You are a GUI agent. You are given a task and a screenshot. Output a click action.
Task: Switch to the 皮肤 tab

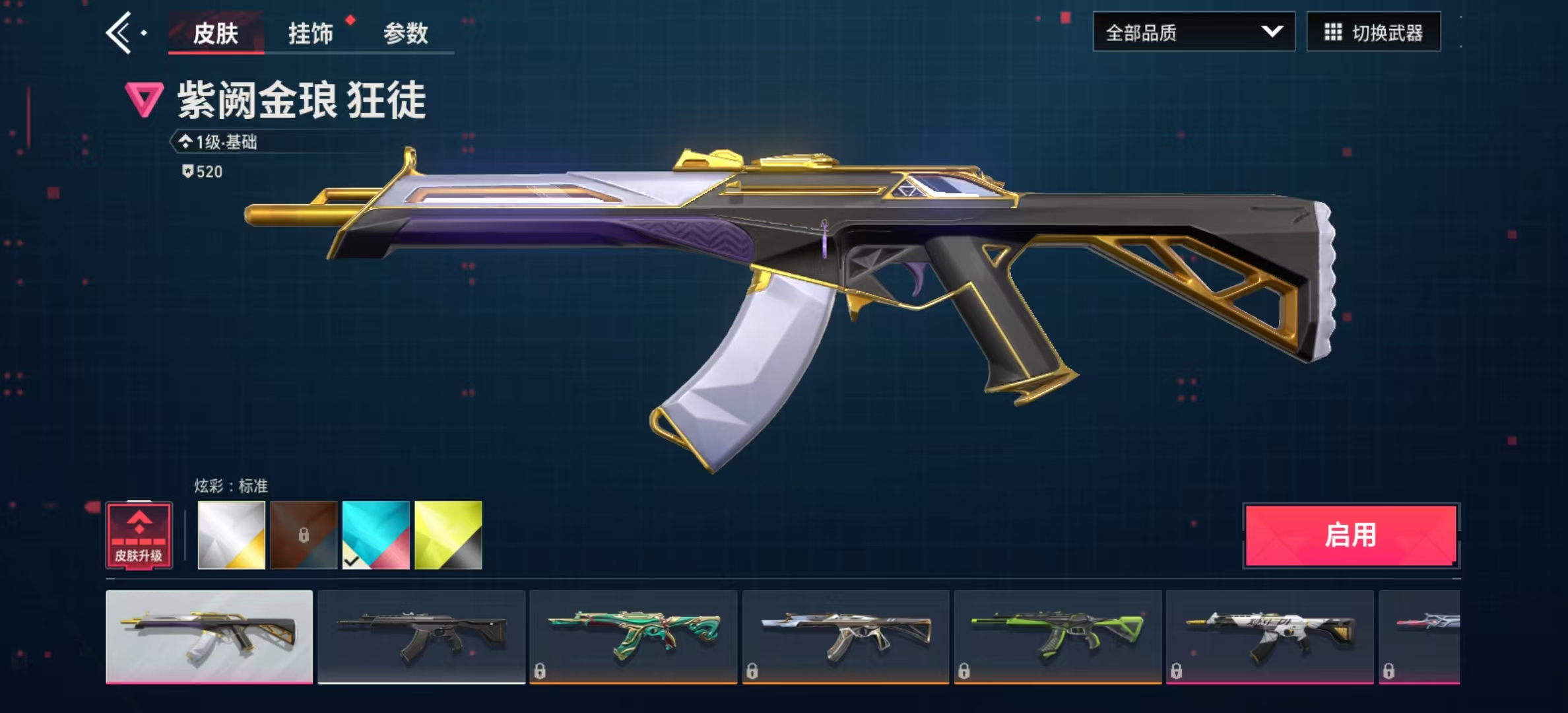coord(215,32)
